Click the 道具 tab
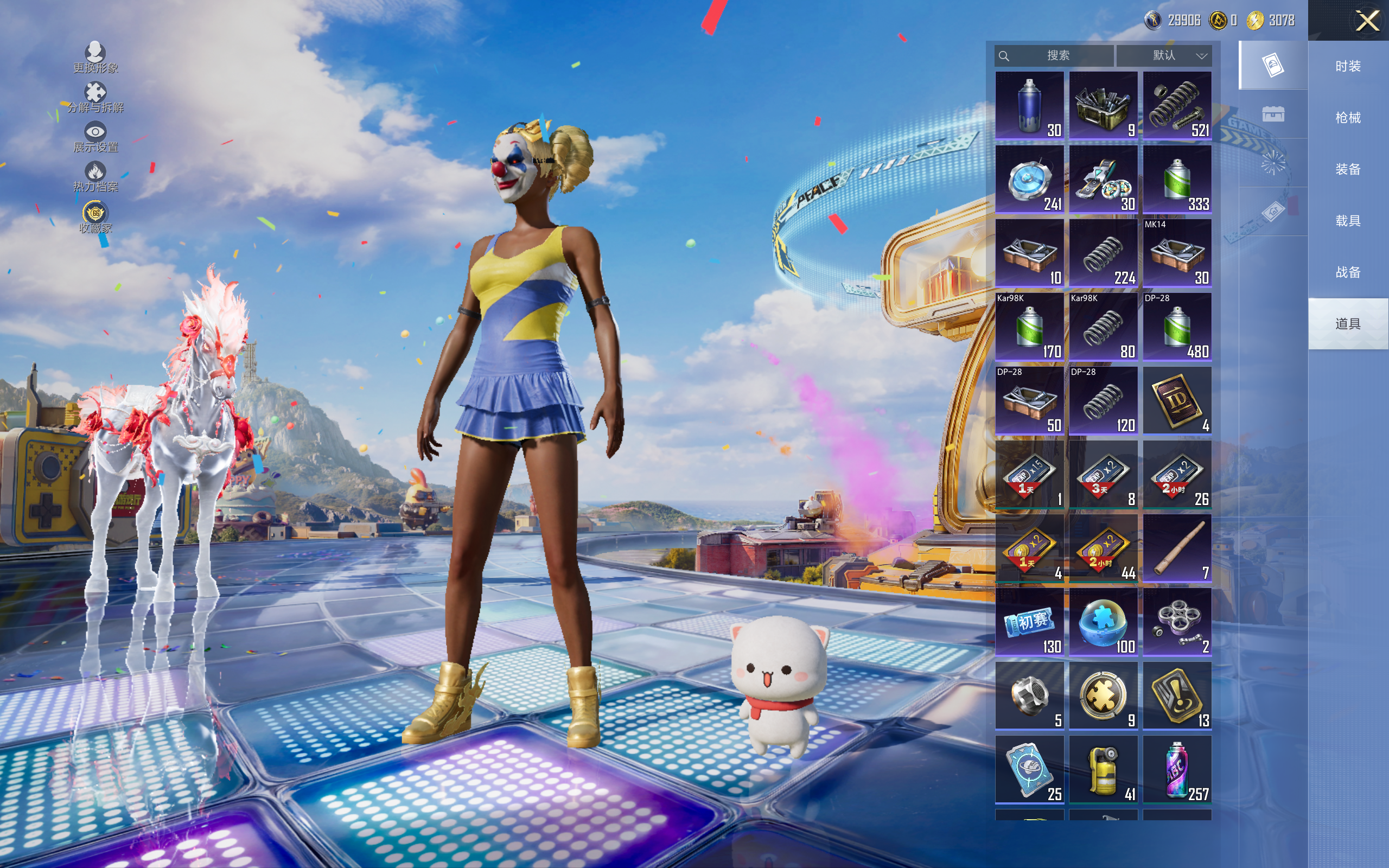Viewport: 1389px width, 868px height. tap(1348, 324)
